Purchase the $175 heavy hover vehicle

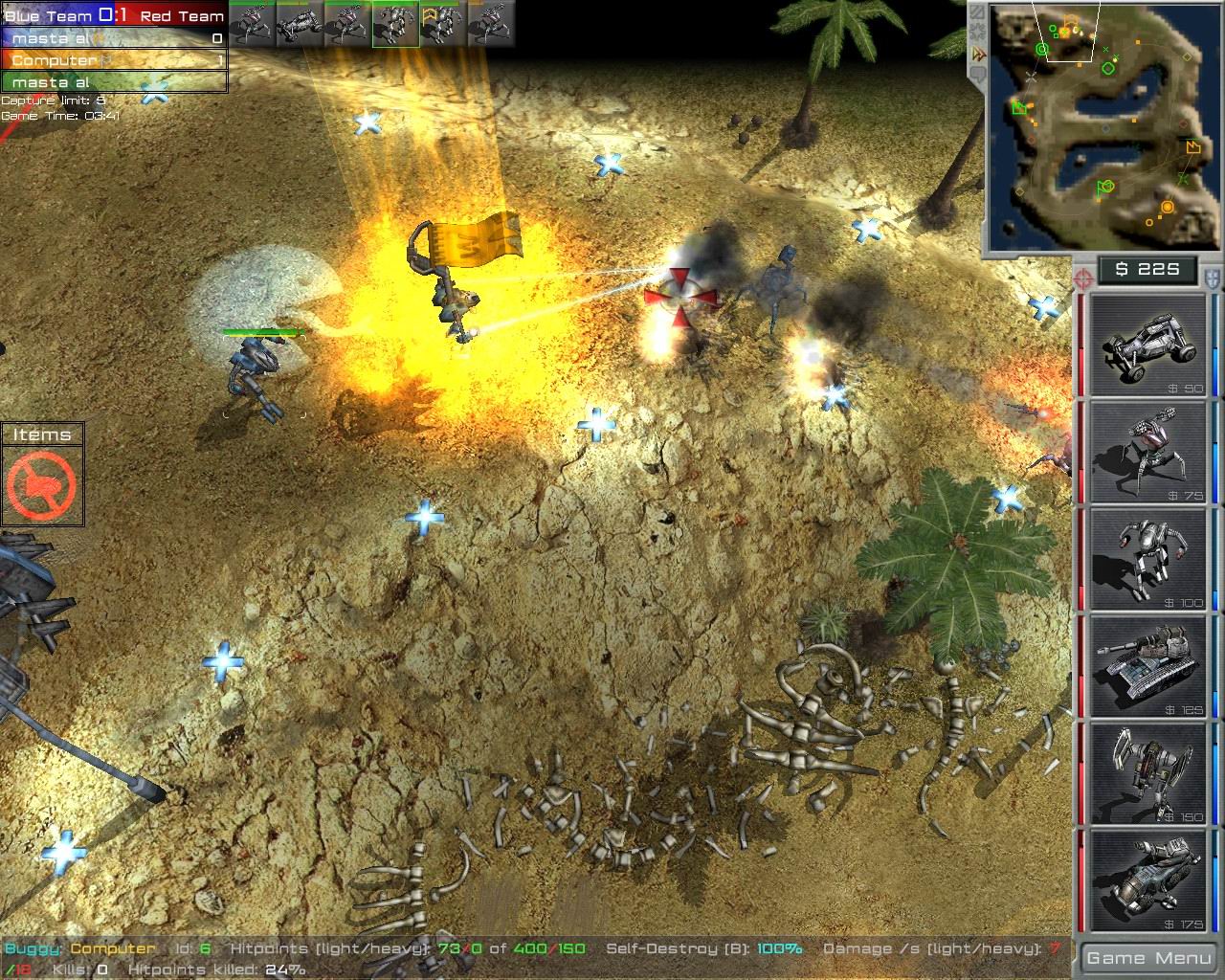(1146, 876)
